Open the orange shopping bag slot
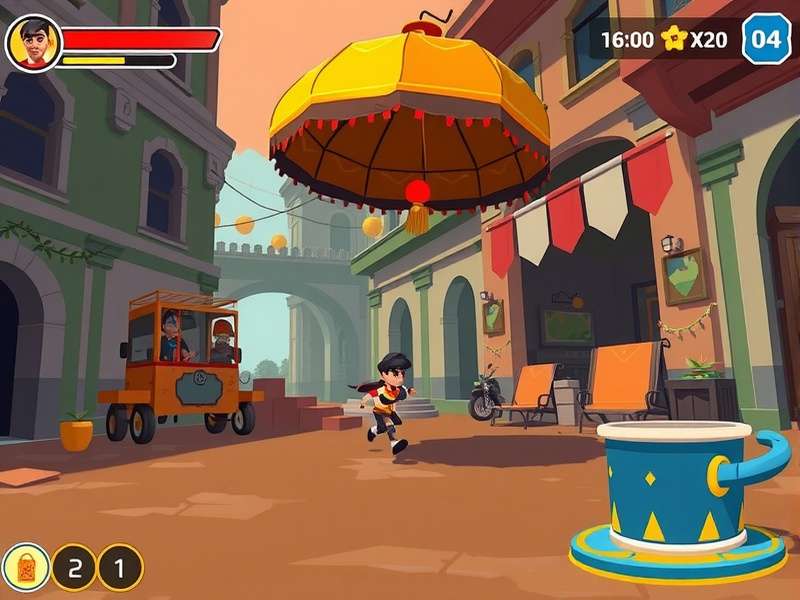The width and height of the screenshot is (800, 600). tap(26, 567)
